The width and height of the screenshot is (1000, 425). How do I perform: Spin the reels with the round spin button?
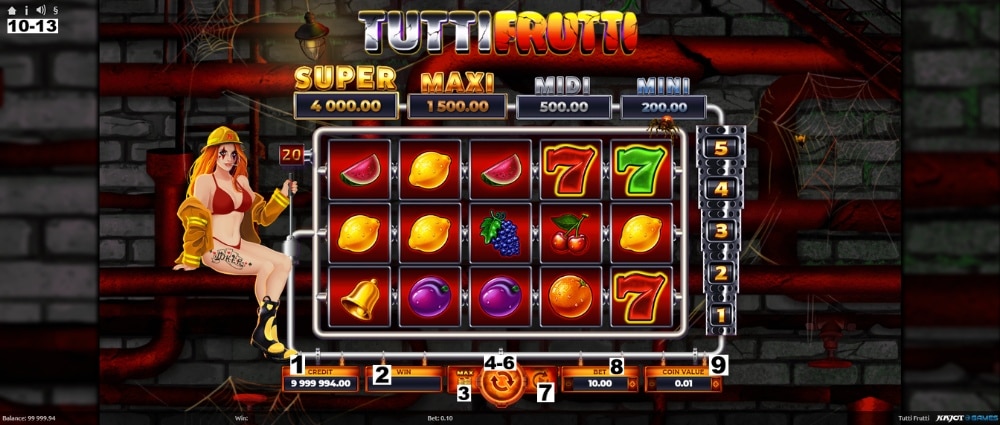click(502, 383)
